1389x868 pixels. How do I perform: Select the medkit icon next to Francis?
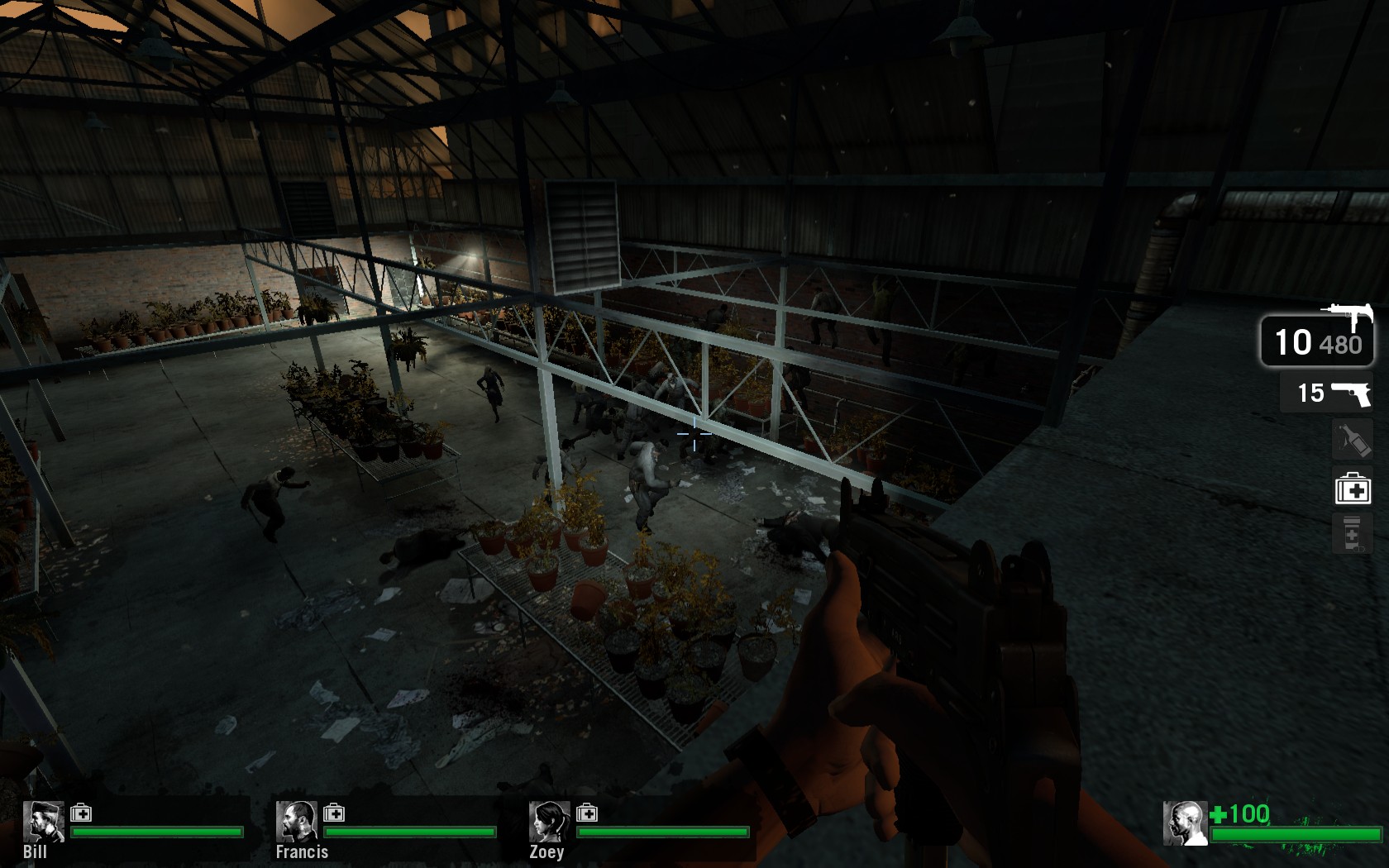point(334,813)
